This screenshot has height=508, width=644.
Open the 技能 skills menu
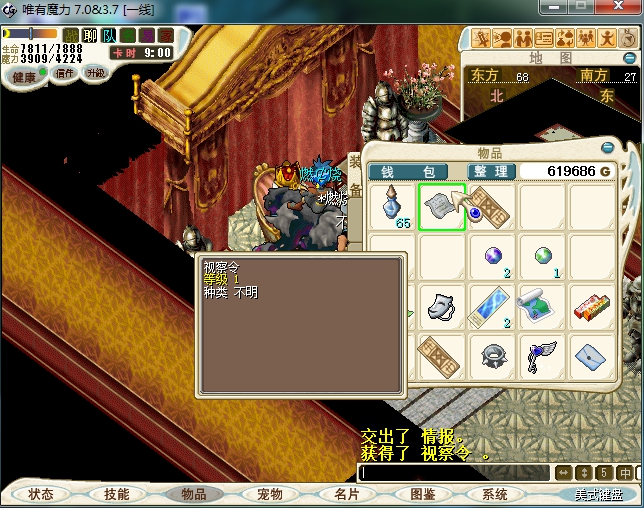coord(116,494)
